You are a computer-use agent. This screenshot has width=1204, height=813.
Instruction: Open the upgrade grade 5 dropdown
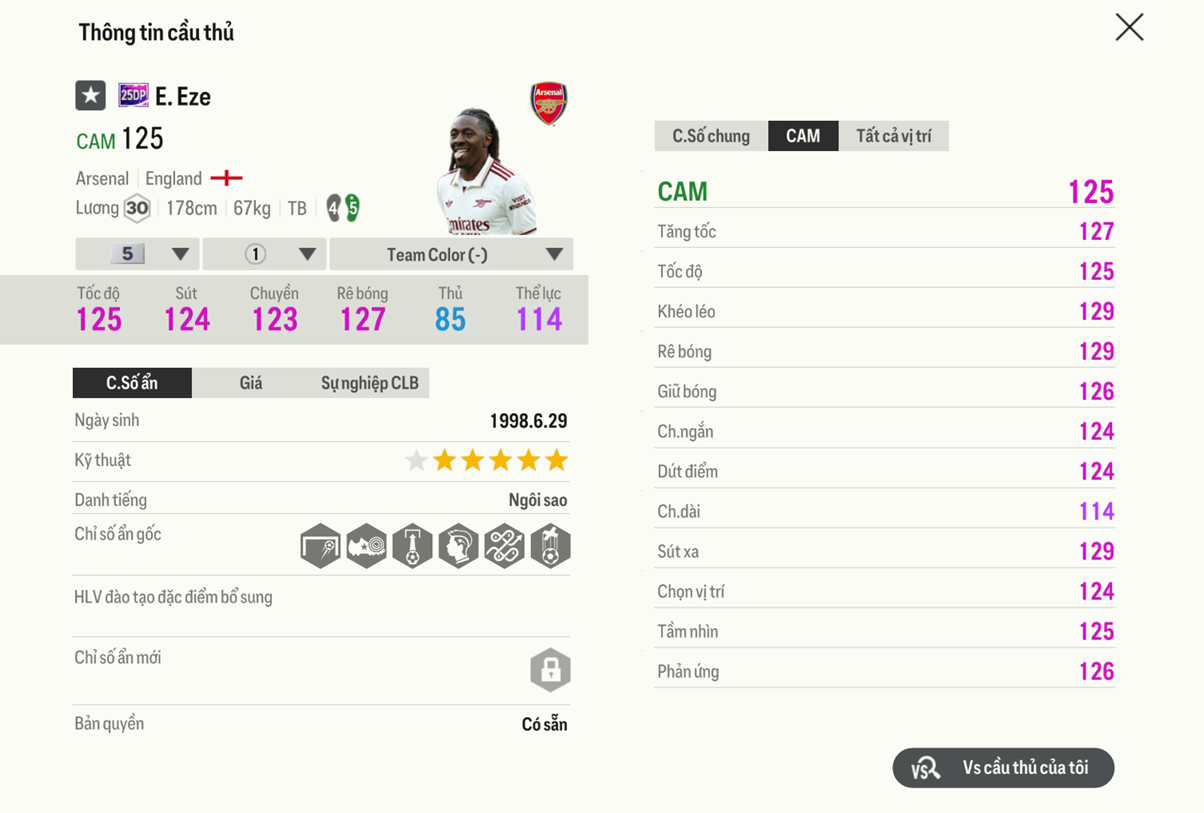coord(138,254)
